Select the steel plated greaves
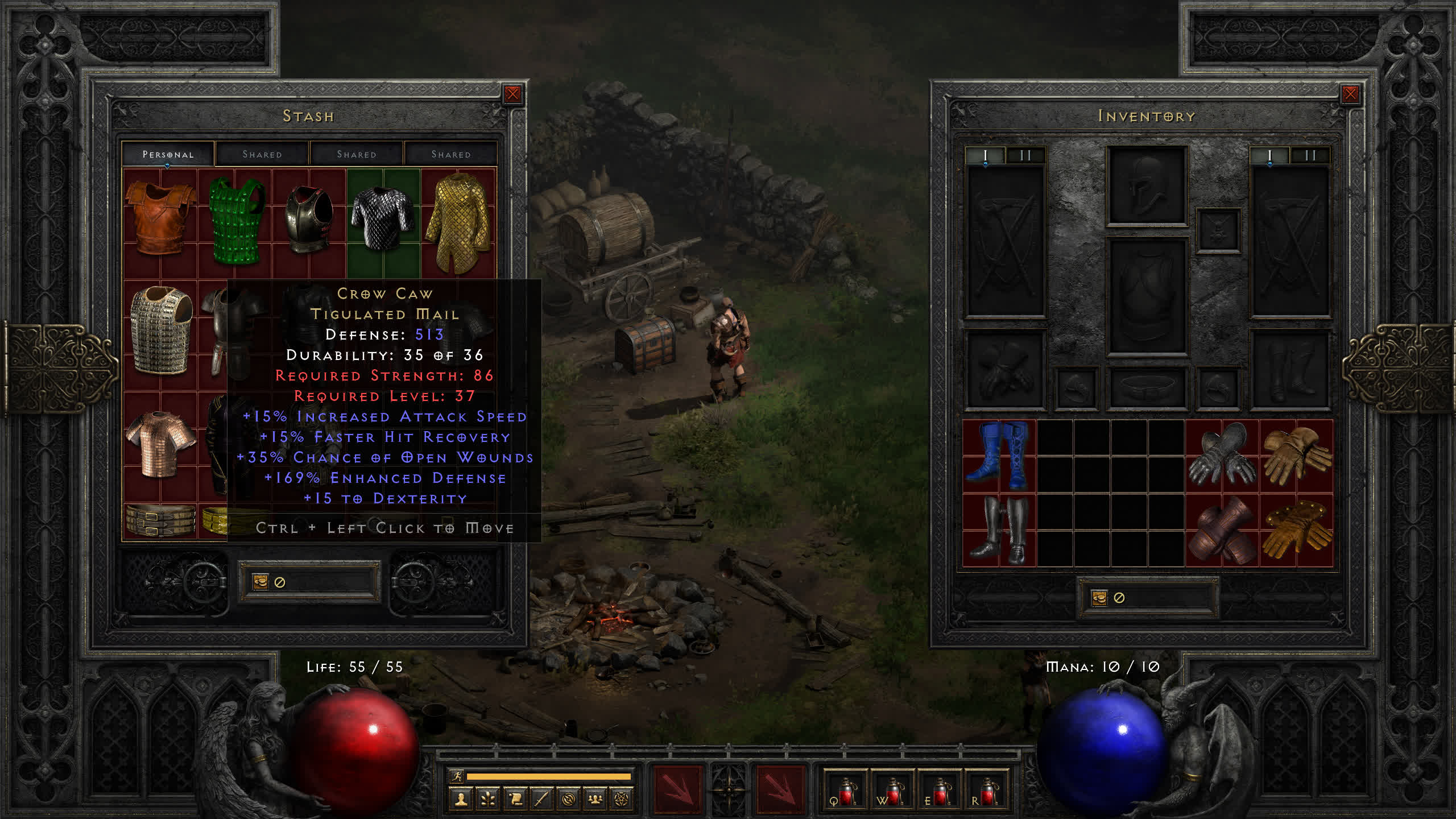 tap(999, 530)
